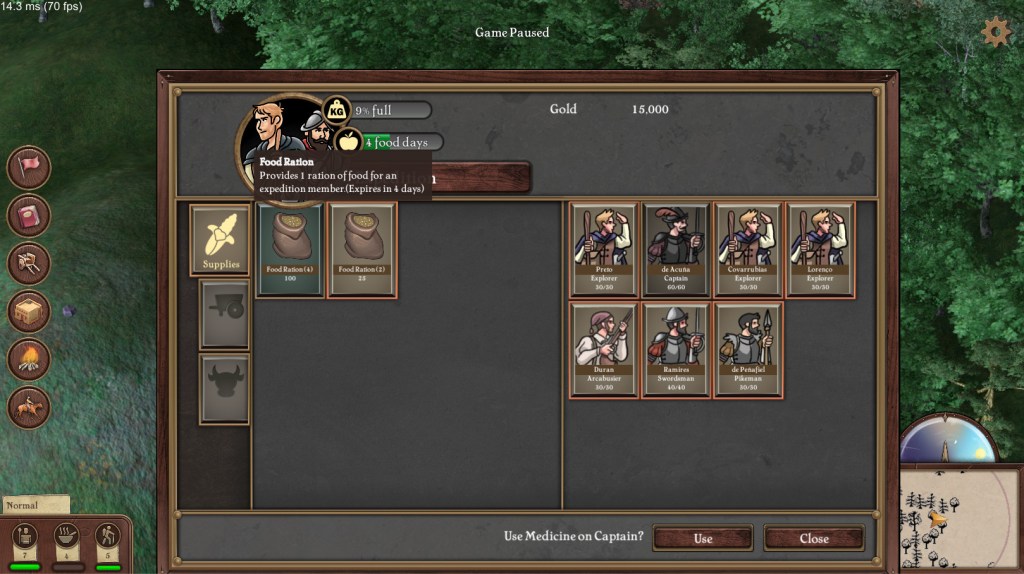Open the bull head animals tab
Screen dimensions: 1024x574
(x=224, y=388)
